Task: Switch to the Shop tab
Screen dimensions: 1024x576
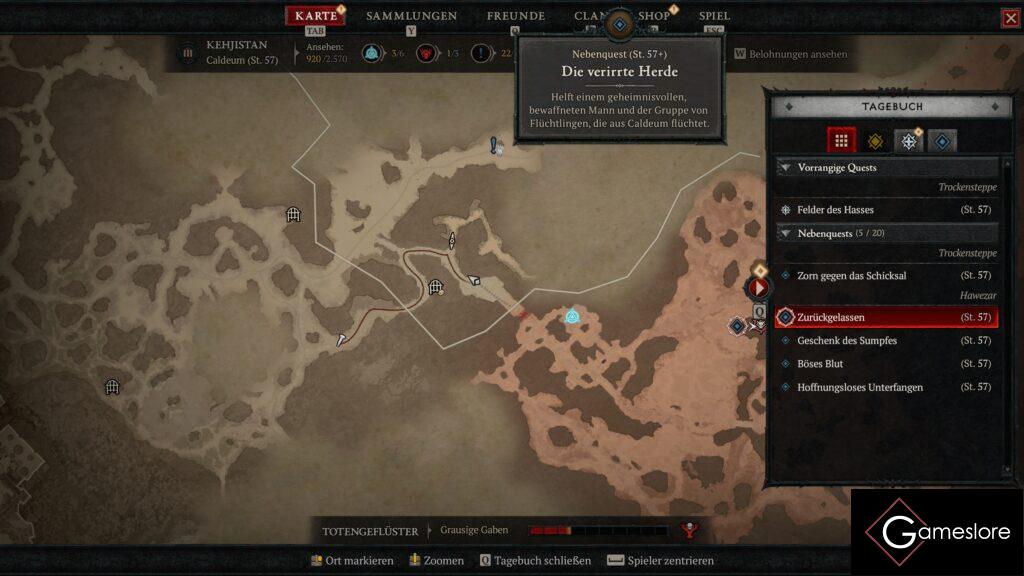Action: point(654,16)
